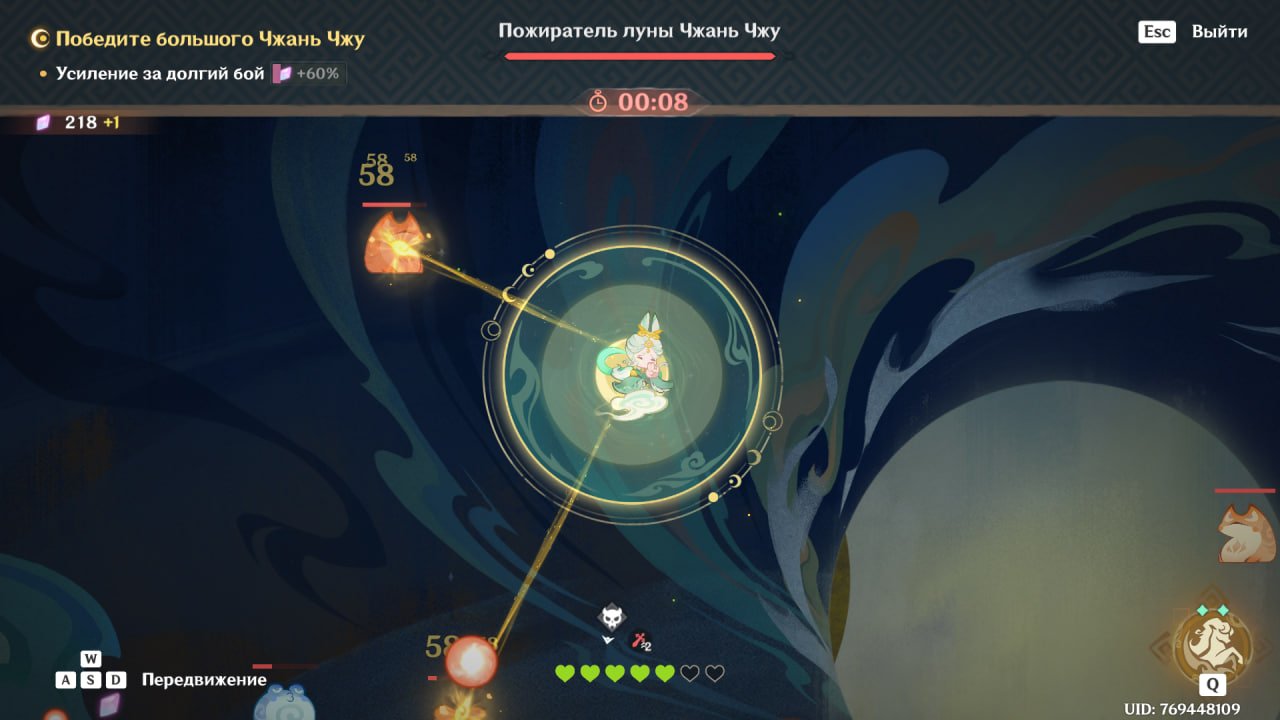Screen dimensions: 1280x720
Task: Open the 'Победите большого Чжань Чжу' objective
Action: (210, 40)
